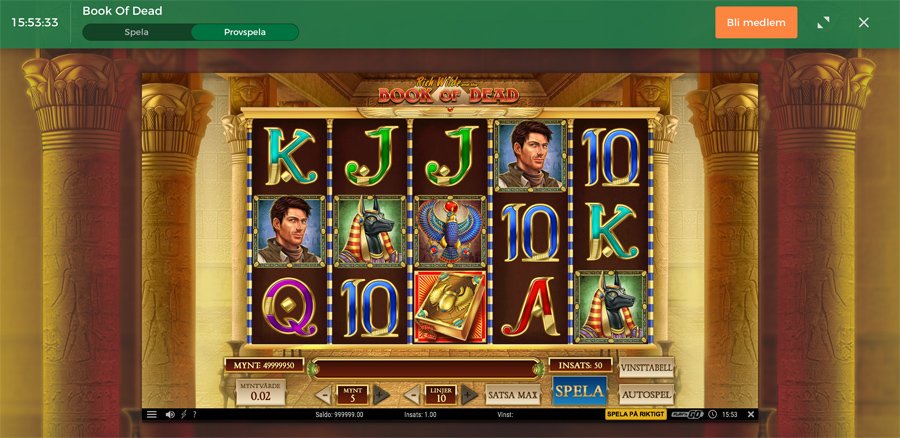Toggle the lightning bolt fast play
Image resolution: width=900 pixels, height=438 pixels.
[183, 414]
